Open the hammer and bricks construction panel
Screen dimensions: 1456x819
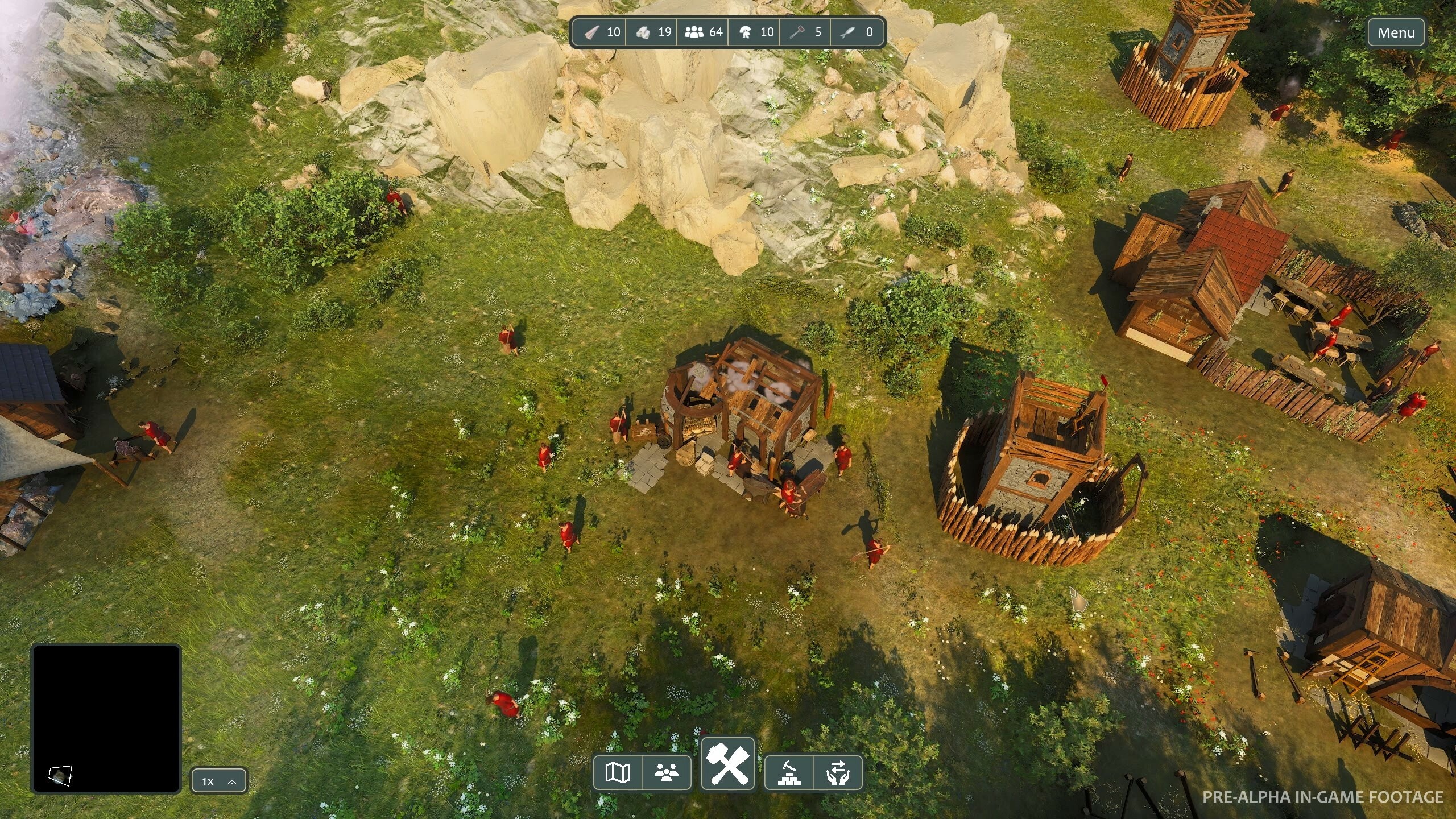point(789,772)
